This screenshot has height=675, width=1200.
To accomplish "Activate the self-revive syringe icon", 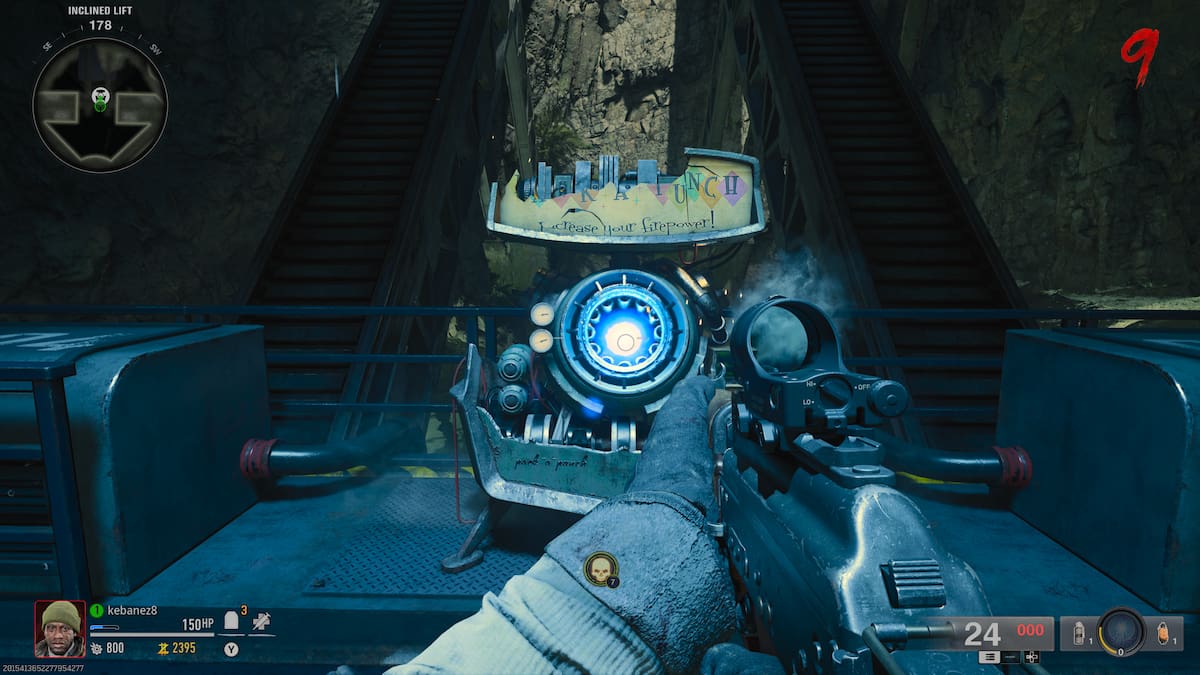I will (x=261, y=621).
